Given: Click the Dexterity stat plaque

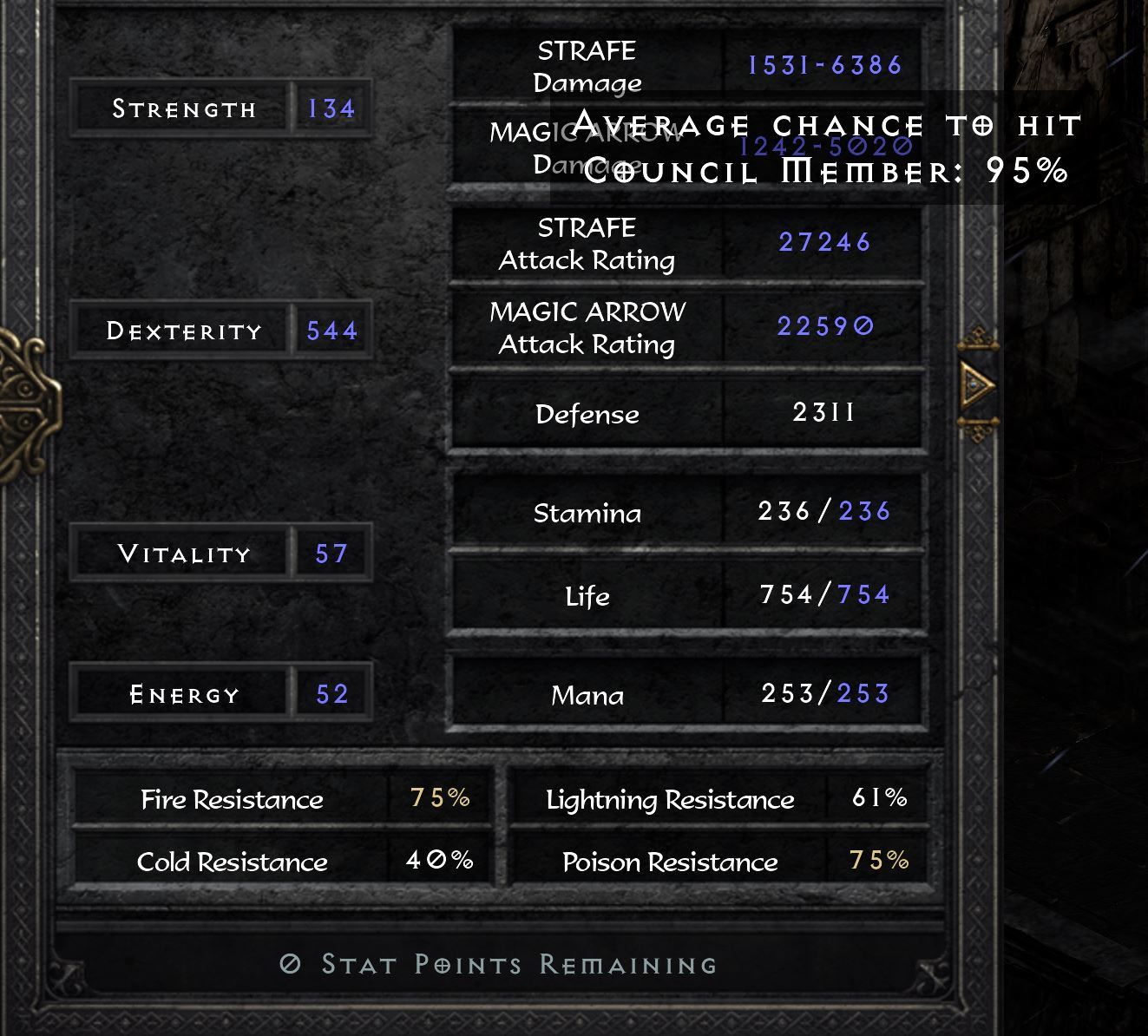Looking at the screenshot, I should click(x=184, y=331).
